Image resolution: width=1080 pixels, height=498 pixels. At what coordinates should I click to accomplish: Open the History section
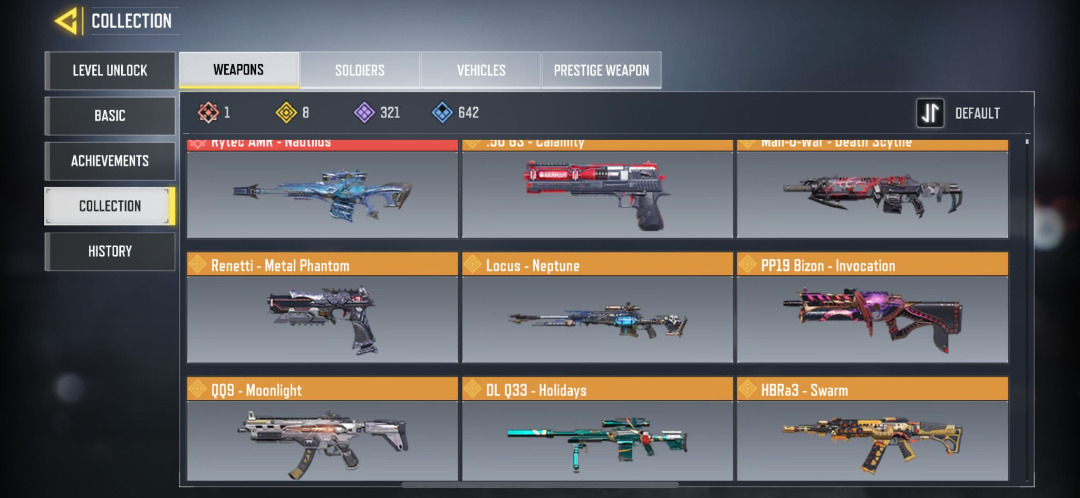pos(109,251)
